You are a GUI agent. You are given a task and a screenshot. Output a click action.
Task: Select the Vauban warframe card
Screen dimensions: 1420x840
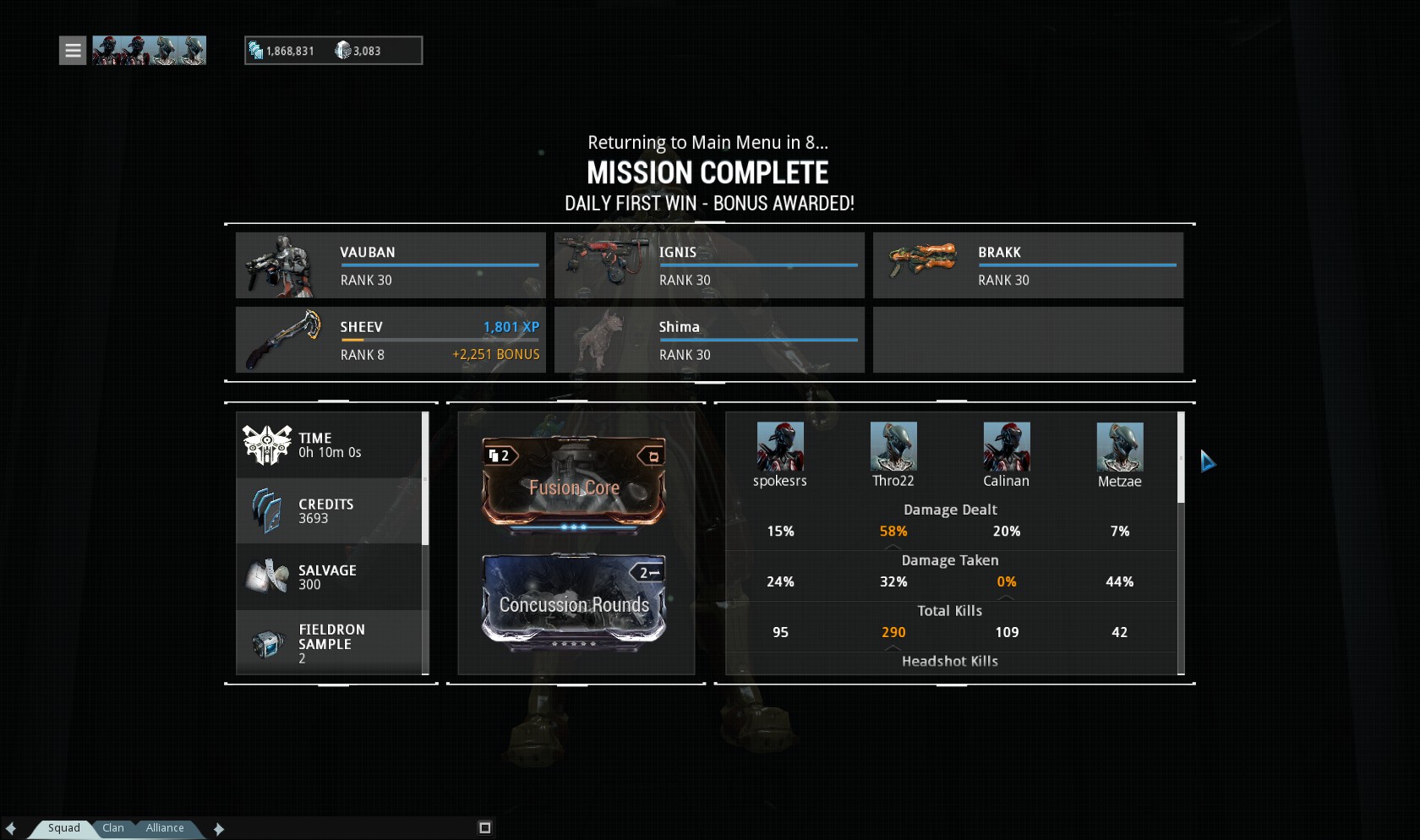click(x=390, y=265)
